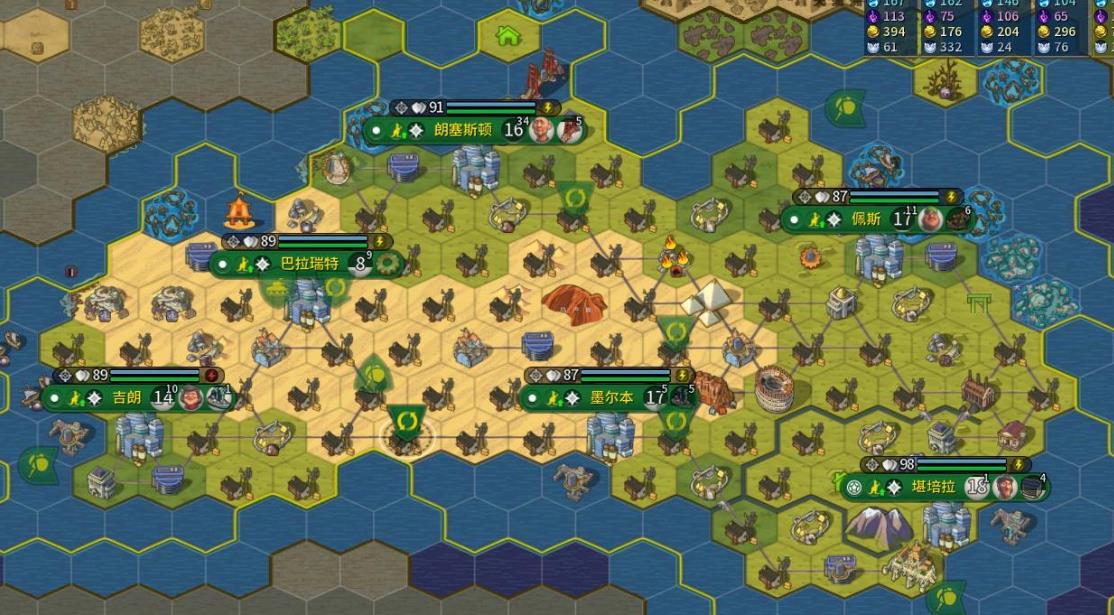
Task: Click the 吉朗 city banner
Action: click(127, 398)
